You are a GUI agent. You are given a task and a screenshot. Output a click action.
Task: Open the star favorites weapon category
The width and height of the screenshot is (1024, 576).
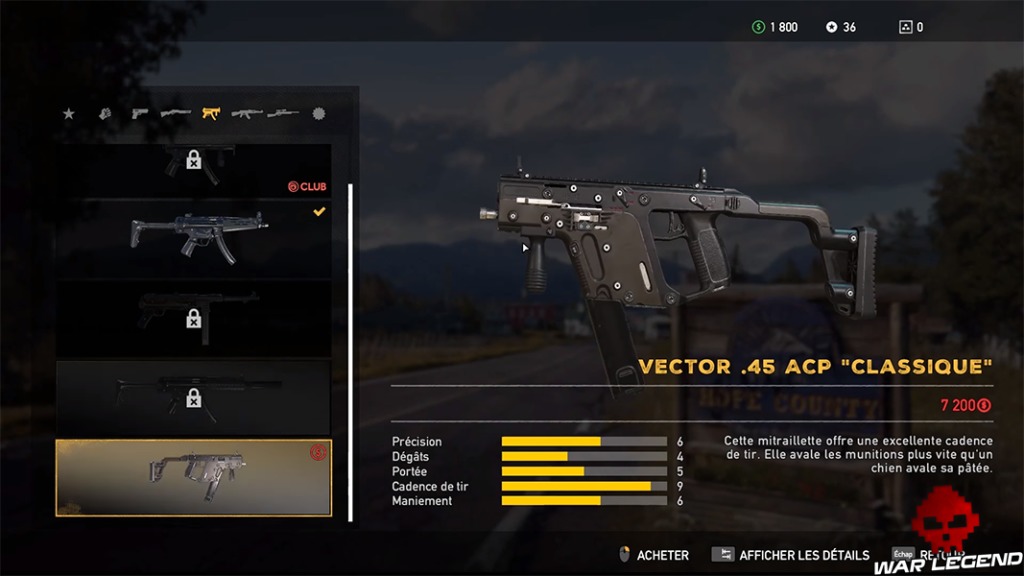click(x=69, y=114)
